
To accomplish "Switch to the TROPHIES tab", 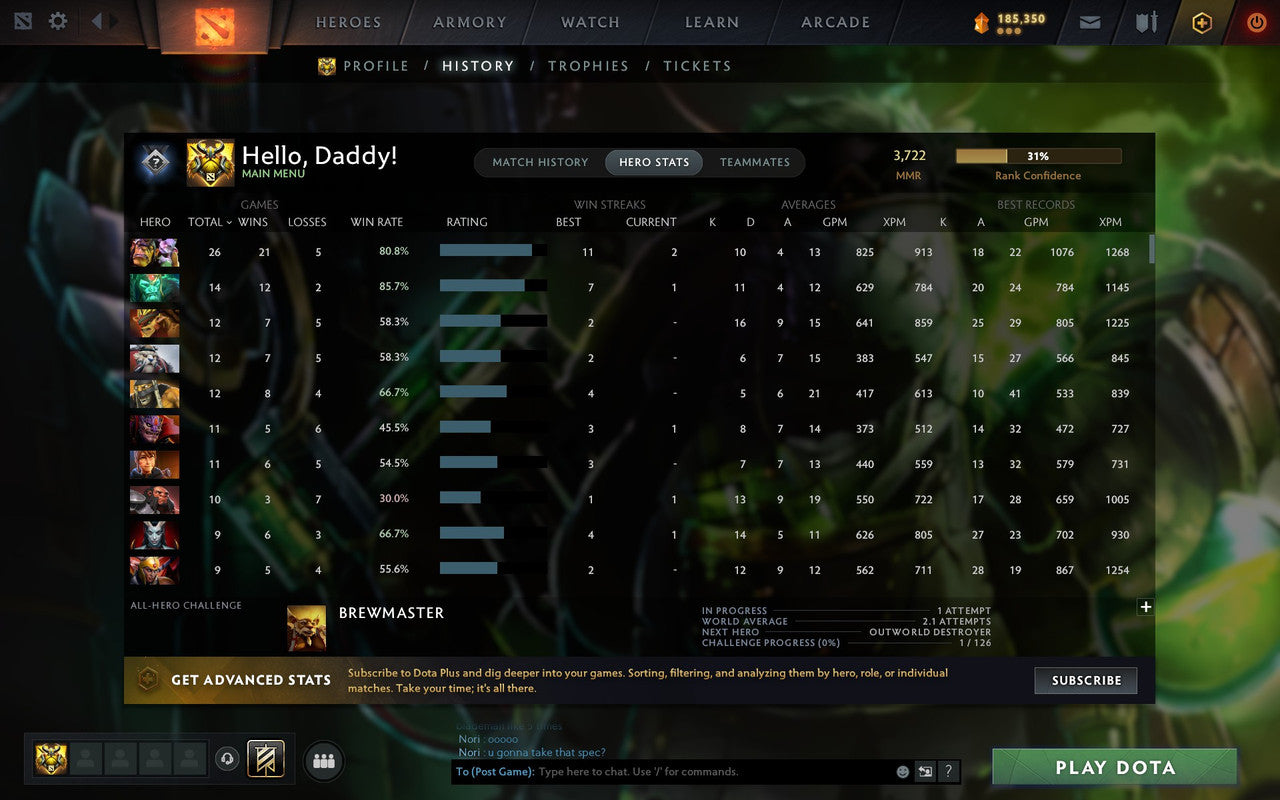I will pyautogui.click(x=588, y=65).
